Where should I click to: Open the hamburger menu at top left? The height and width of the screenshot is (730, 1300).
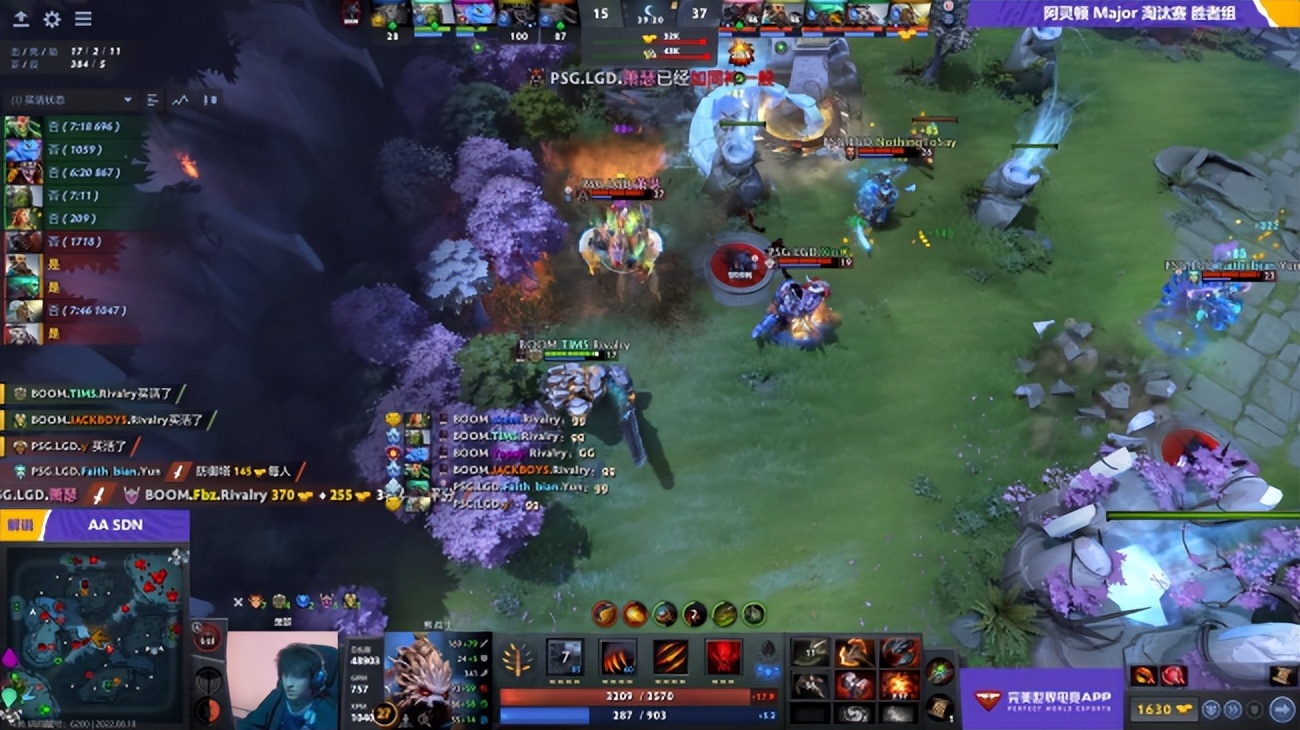pyautogui.click(x=82, y=18)
